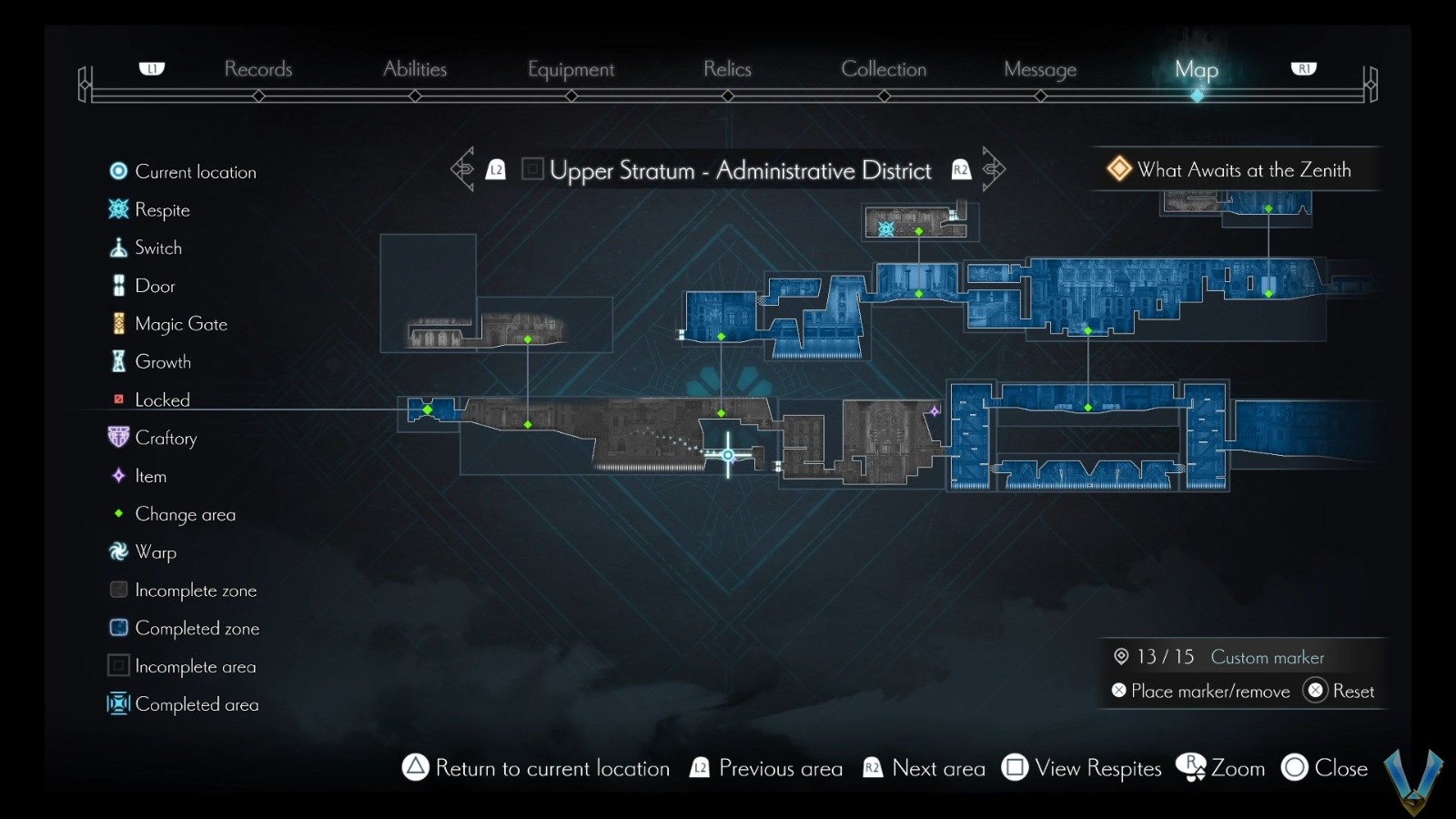Click the What Awaits at the Zenith quest banner
This screenshot has height=819, width=1456.
pyautogui.click(x=1230, y=169)
